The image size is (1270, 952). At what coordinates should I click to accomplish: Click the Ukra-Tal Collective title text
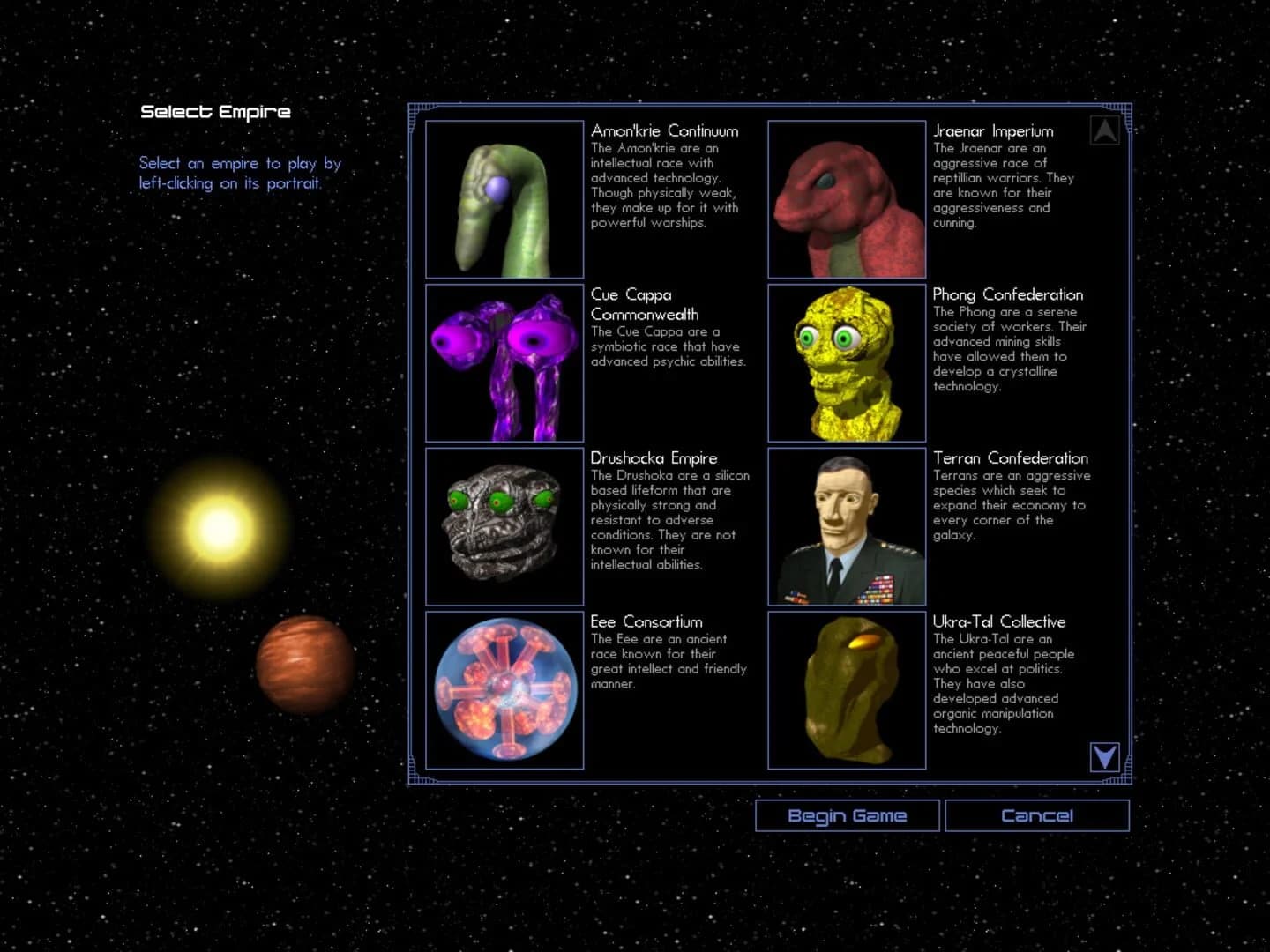click(x=999, y=621)
